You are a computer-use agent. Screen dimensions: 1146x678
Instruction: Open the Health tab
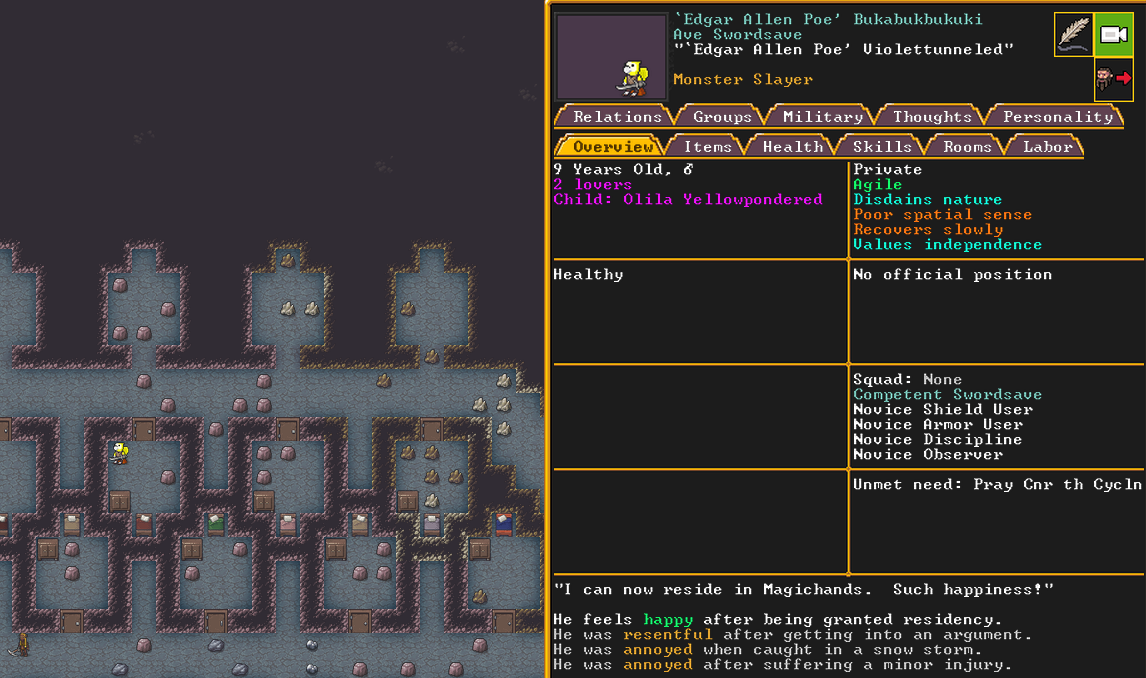[792, 147]
